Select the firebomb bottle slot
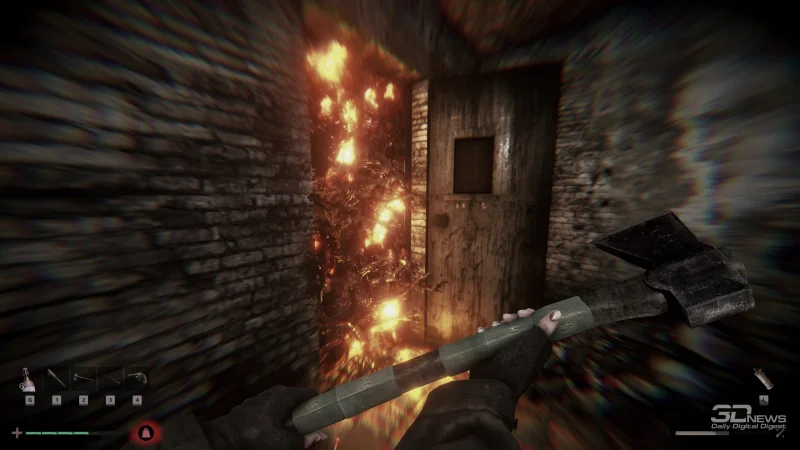The height and width of the screenshot is (450, 800). (30, 380)
